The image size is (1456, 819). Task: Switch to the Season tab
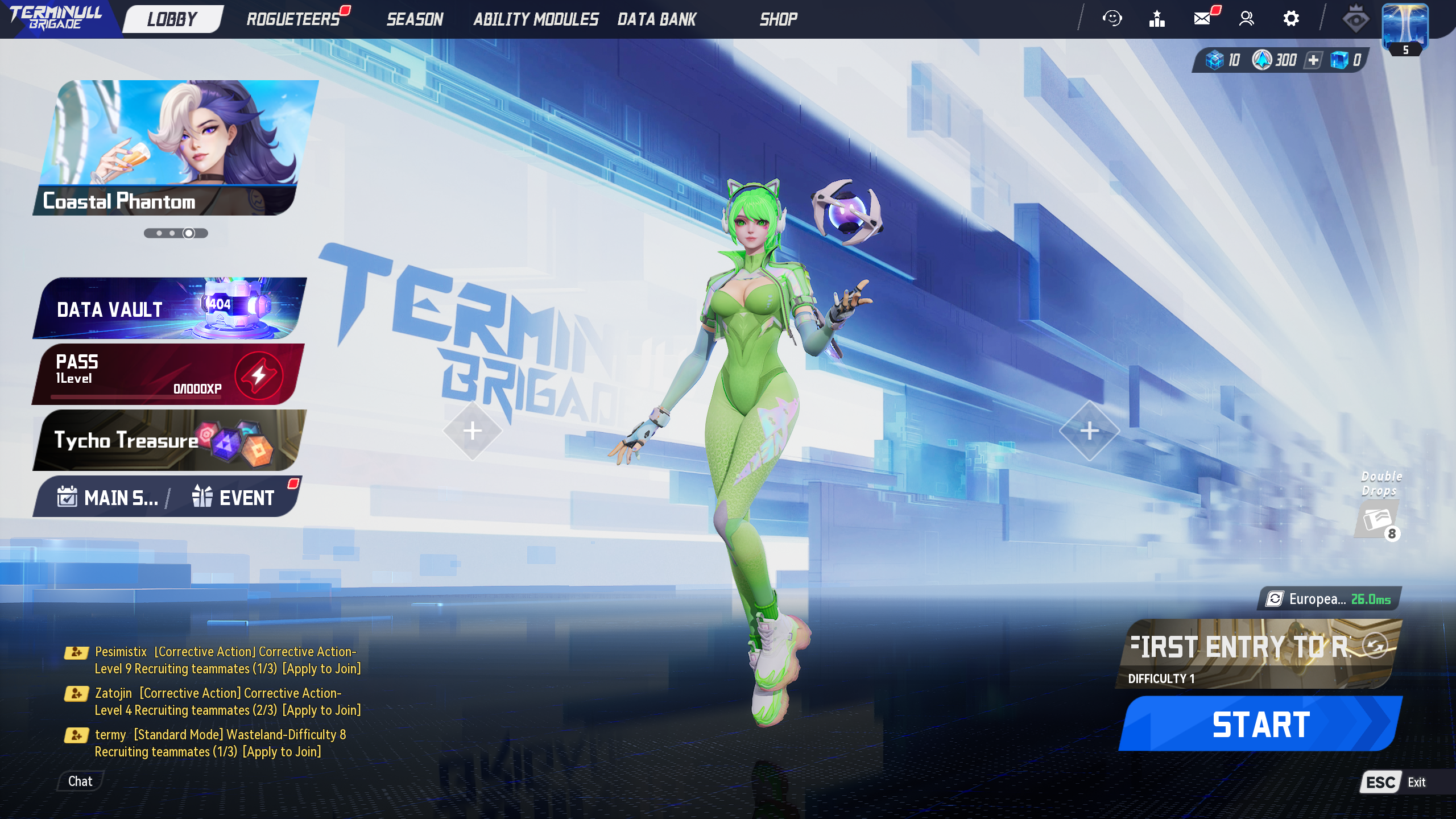pos(415,19)
